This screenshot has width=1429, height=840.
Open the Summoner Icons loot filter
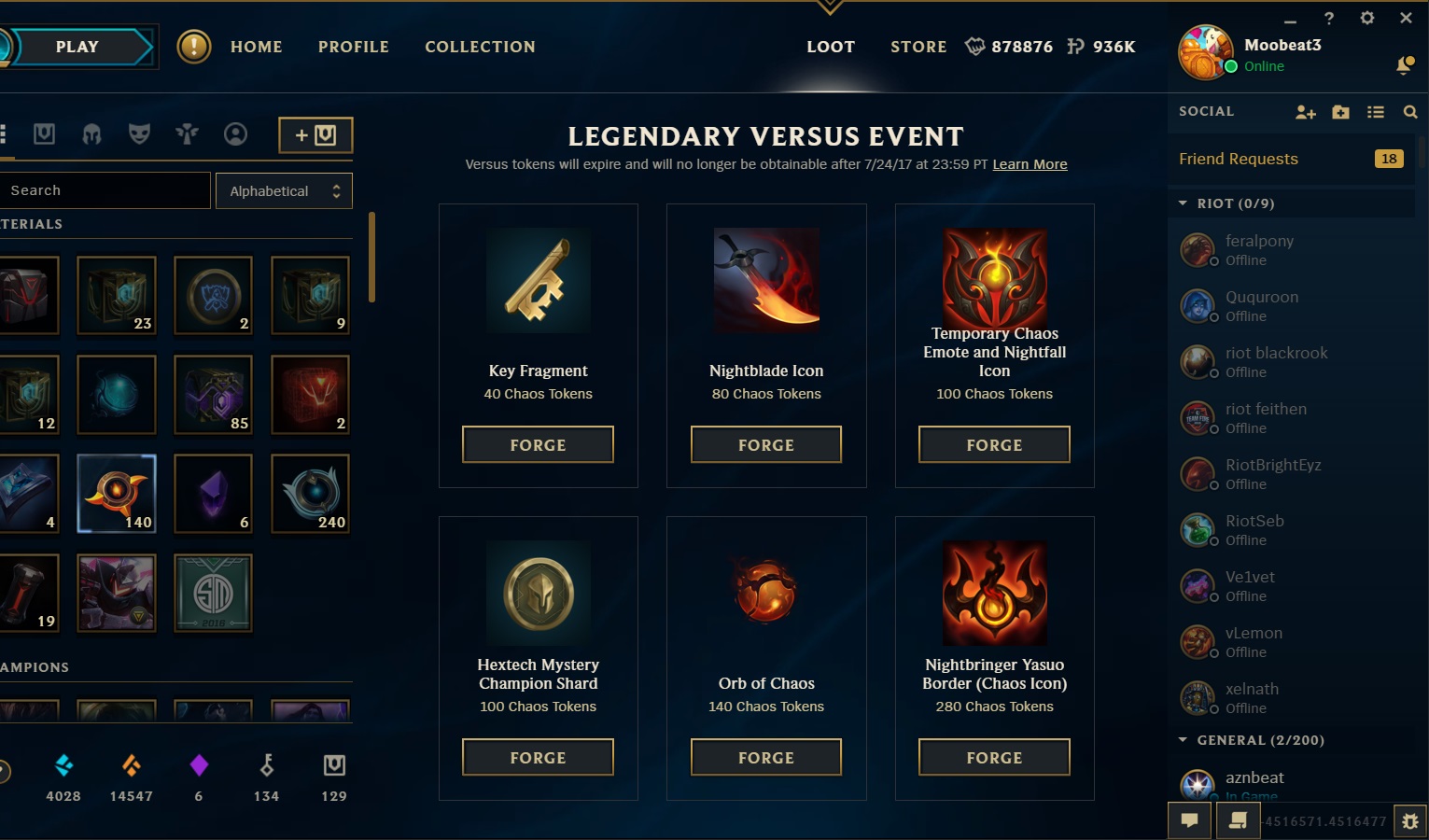[235, 133]
